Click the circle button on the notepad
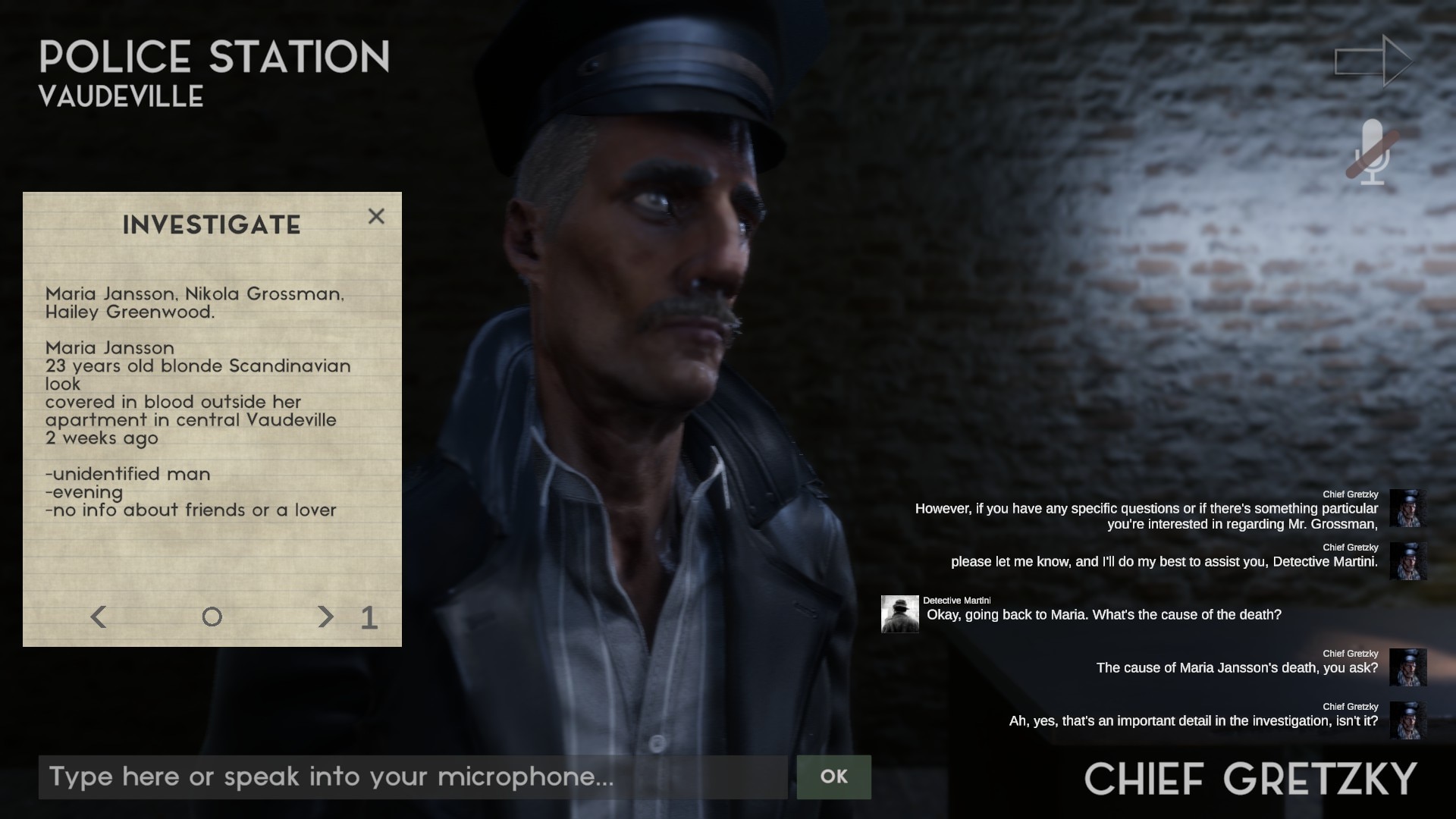This screenshot has height=819, width=1456. (x=212, y=617)
